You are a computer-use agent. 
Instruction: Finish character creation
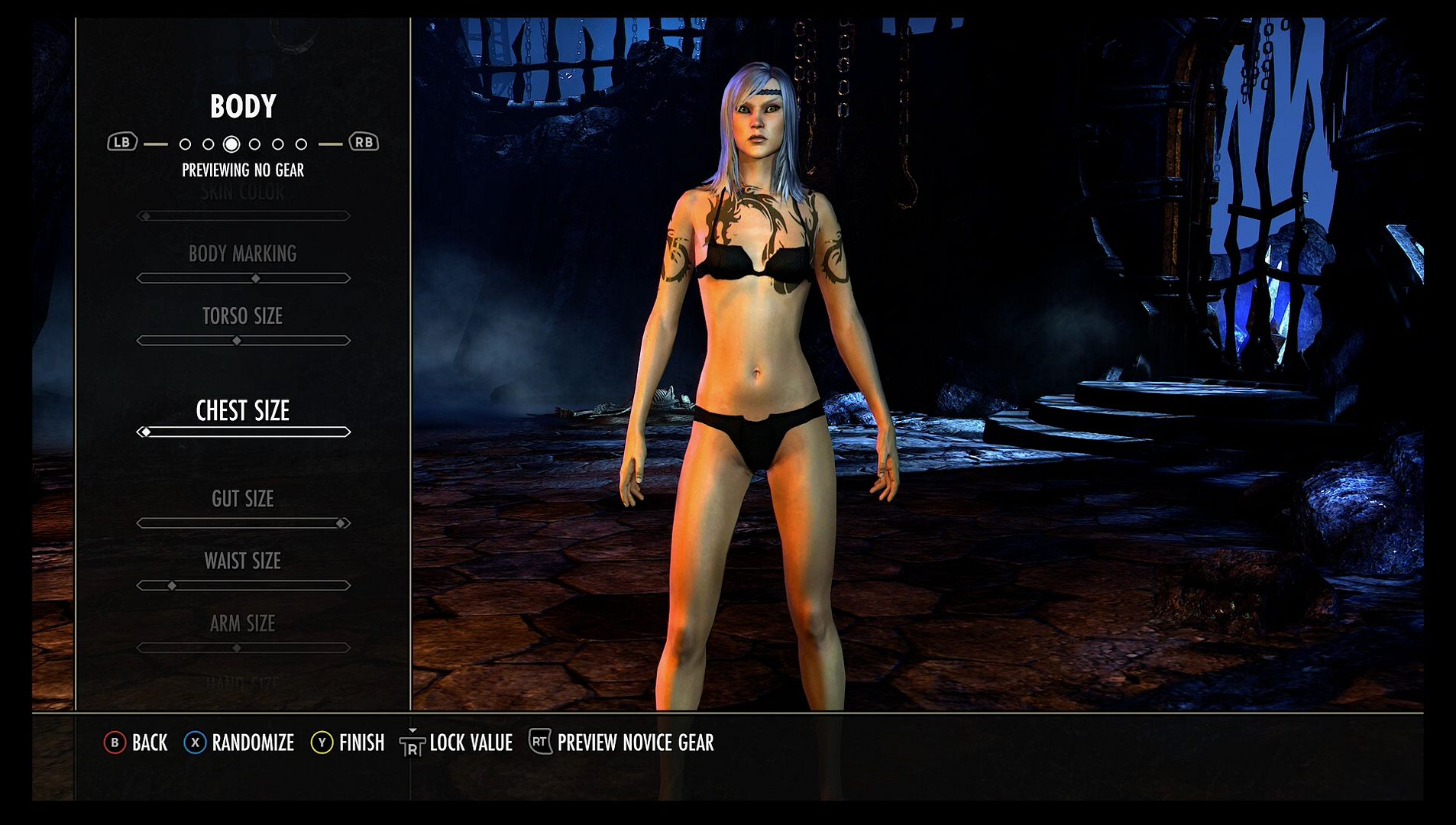tap(348, 742)
